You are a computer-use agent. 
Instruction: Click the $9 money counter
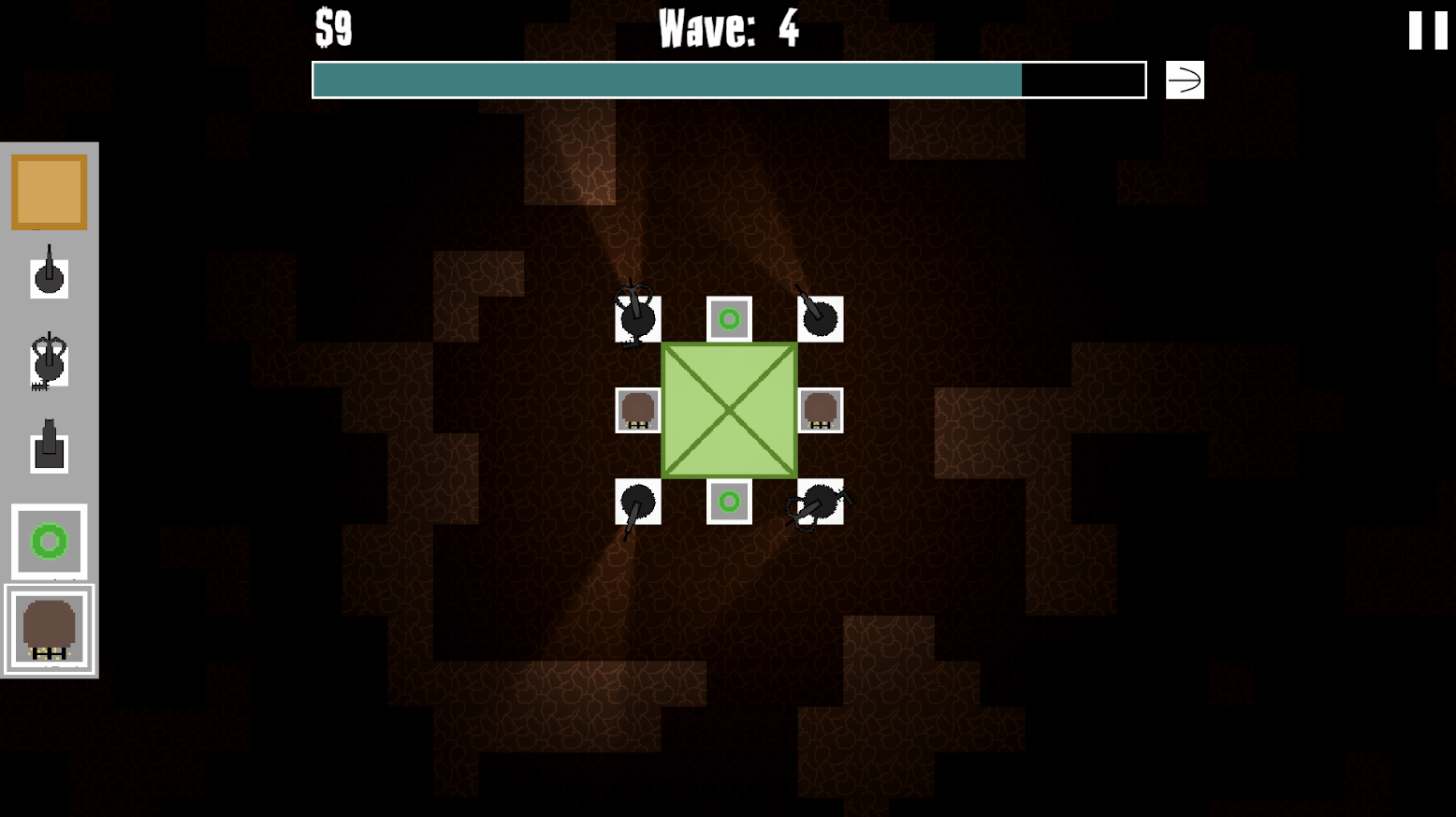click(332, 28)
